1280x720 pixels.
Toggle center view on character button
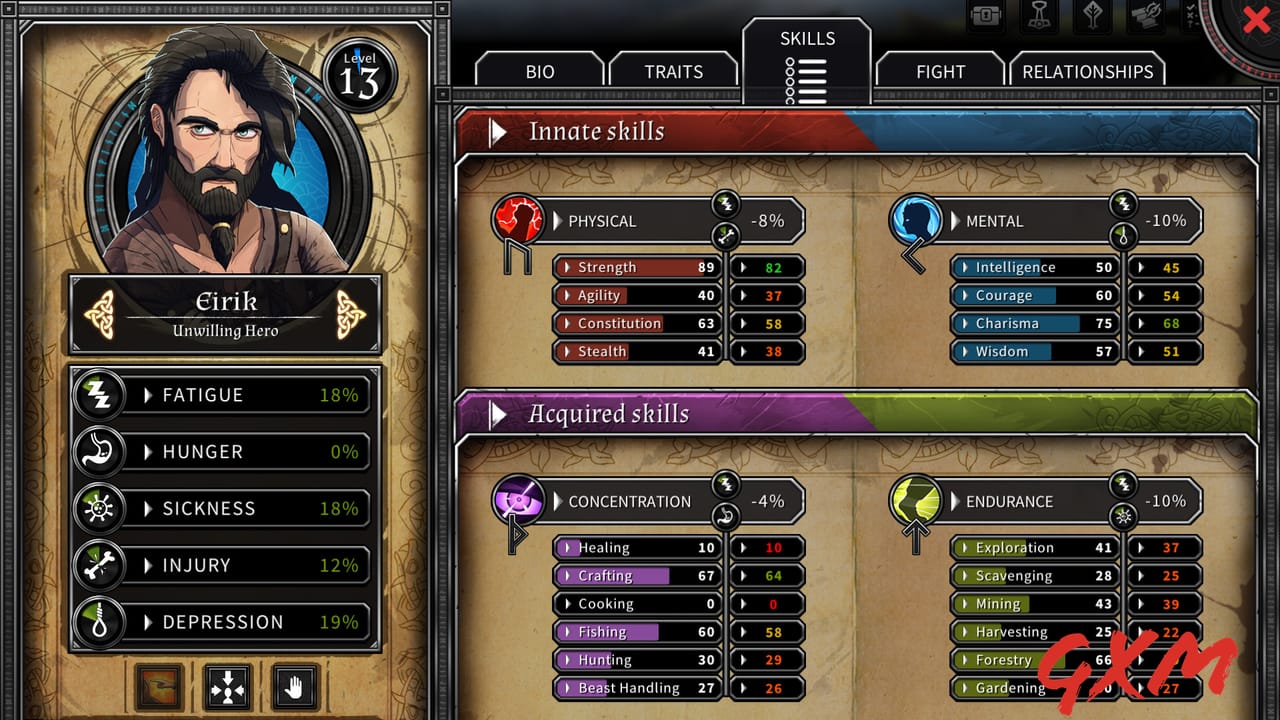(226, 687)
